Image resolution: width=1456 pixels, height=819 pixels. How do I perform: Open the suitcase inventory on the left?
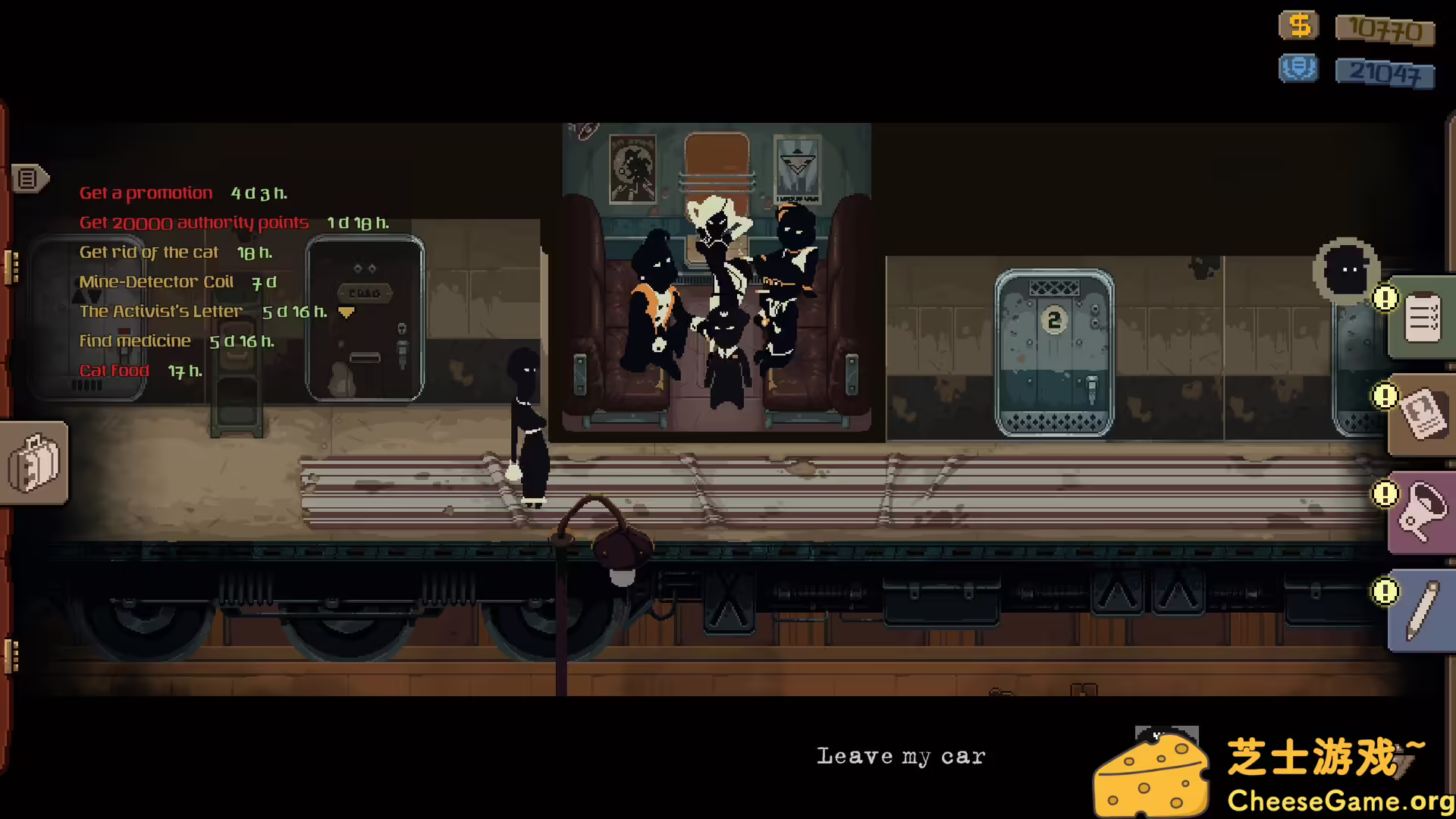[x=32, y=464]
